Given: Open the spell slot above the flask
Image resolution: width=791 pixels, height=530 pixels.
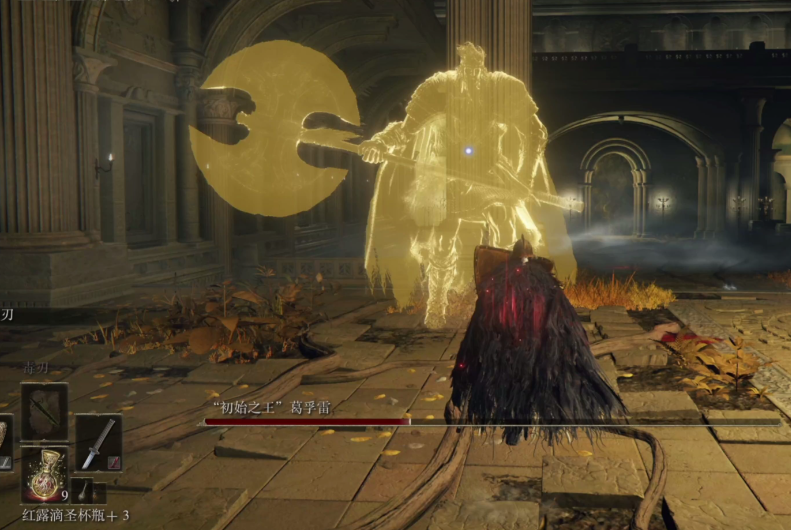Looking at the screenshot, I should [x=44, y=411].
